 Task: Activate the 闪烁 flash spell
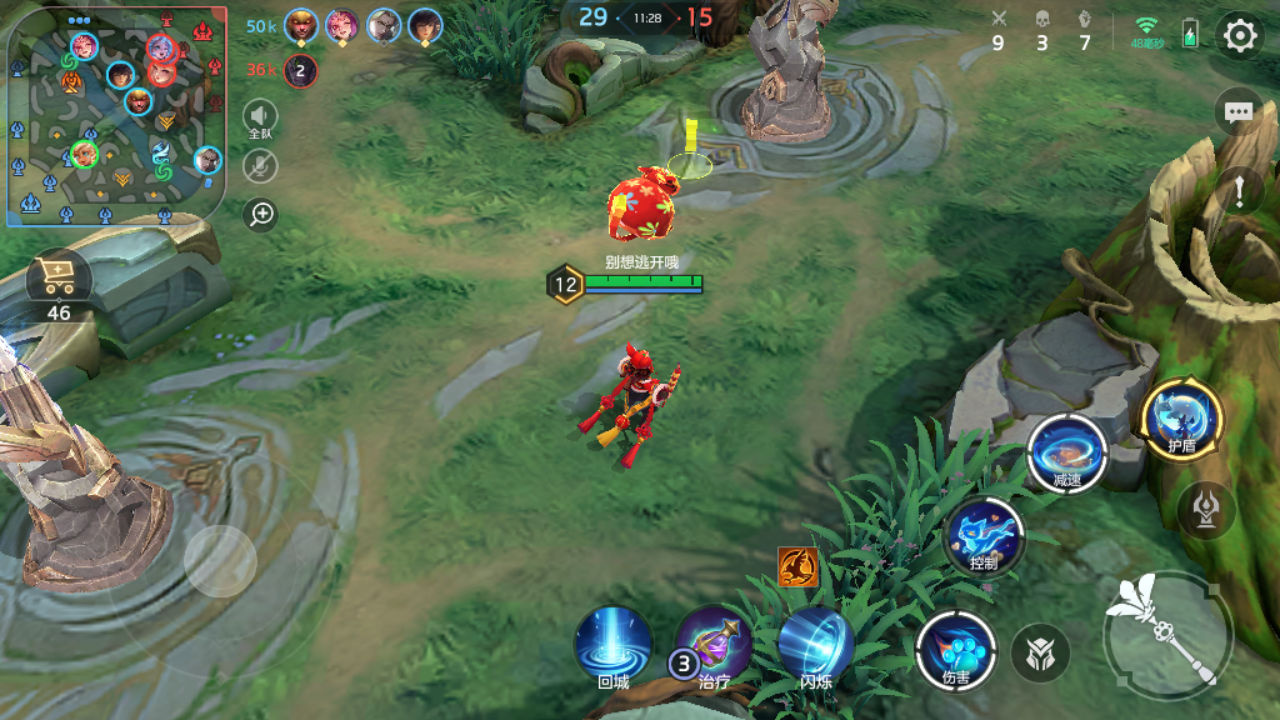pos(816,645)
